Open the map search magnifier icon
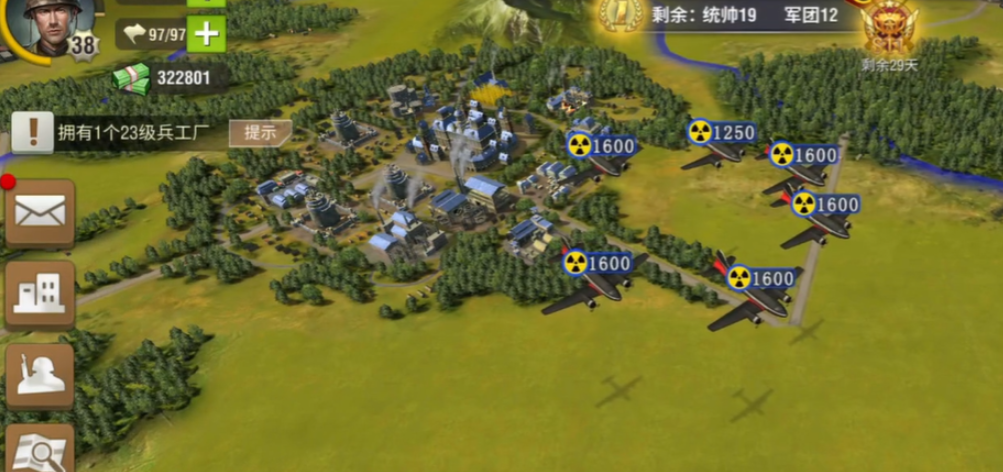1003x472 pixels. (40, 450)
